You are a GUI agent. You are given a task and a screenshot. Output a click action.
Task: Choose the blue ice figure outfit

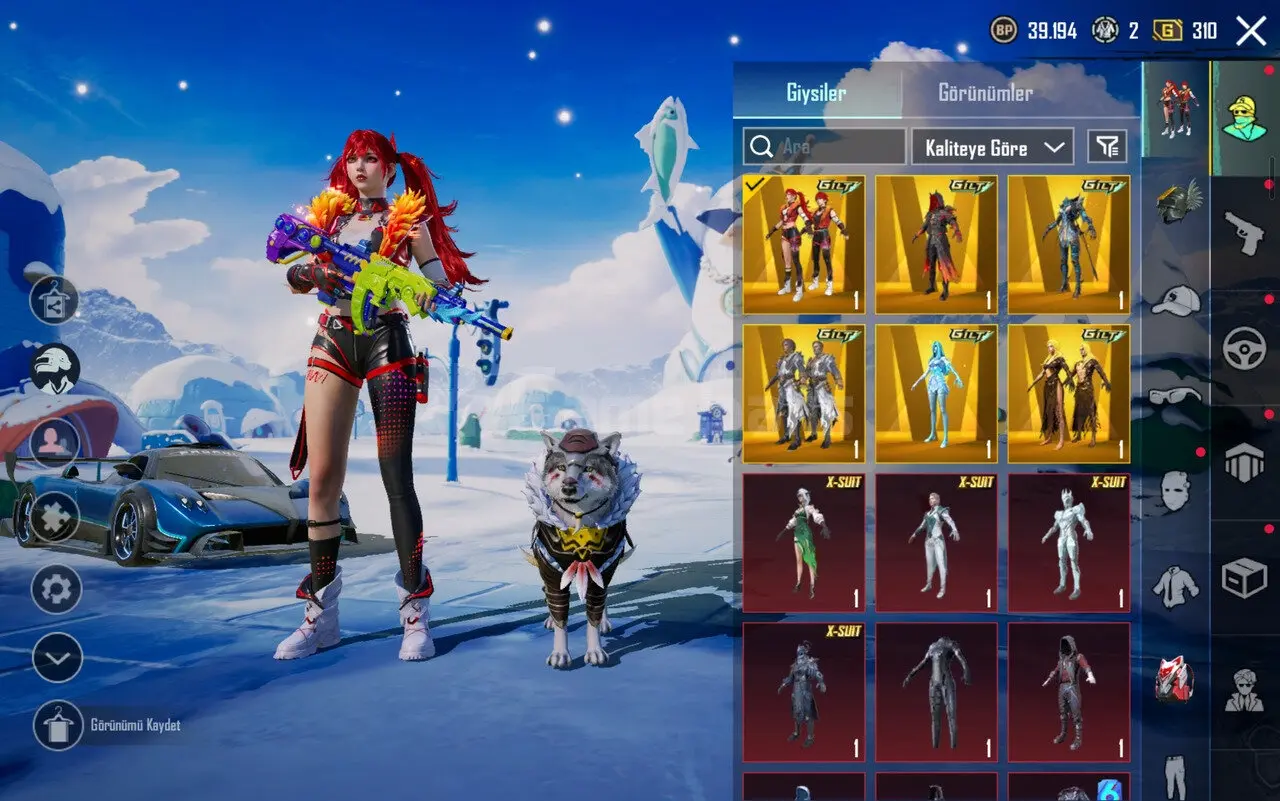coord(936,393)
